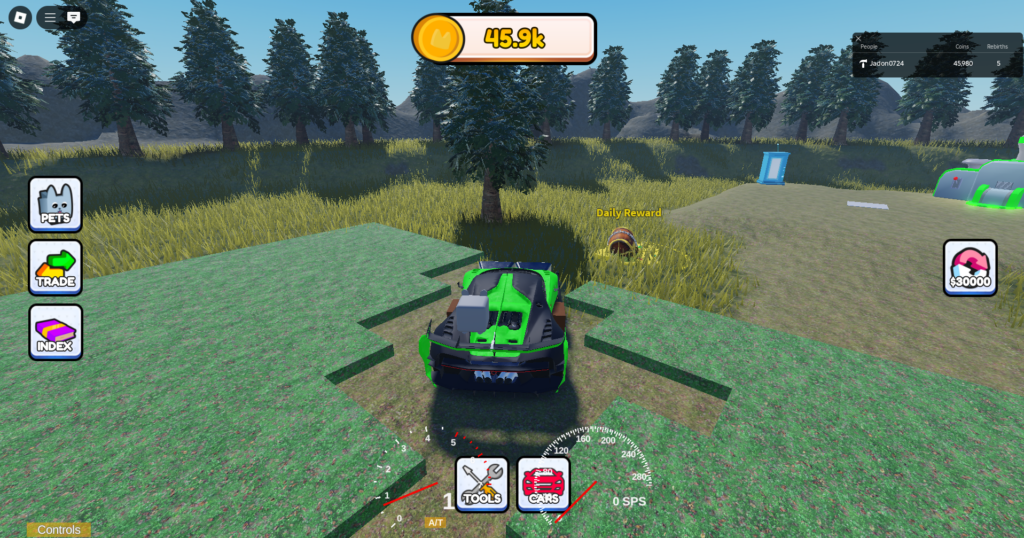This screenshot has width=1024, height=538.
Task: Close the player leaderboard panel
Action: (x=857, y=39)
